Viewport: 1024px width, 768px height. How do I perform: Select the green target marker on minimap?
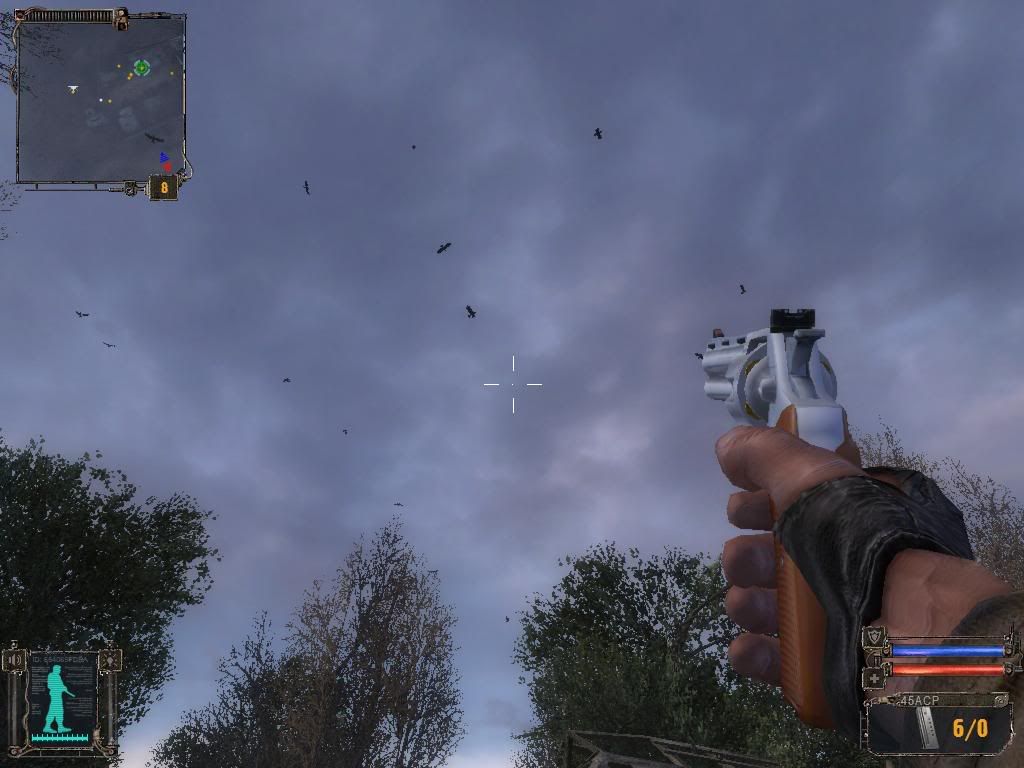[142, 67]
